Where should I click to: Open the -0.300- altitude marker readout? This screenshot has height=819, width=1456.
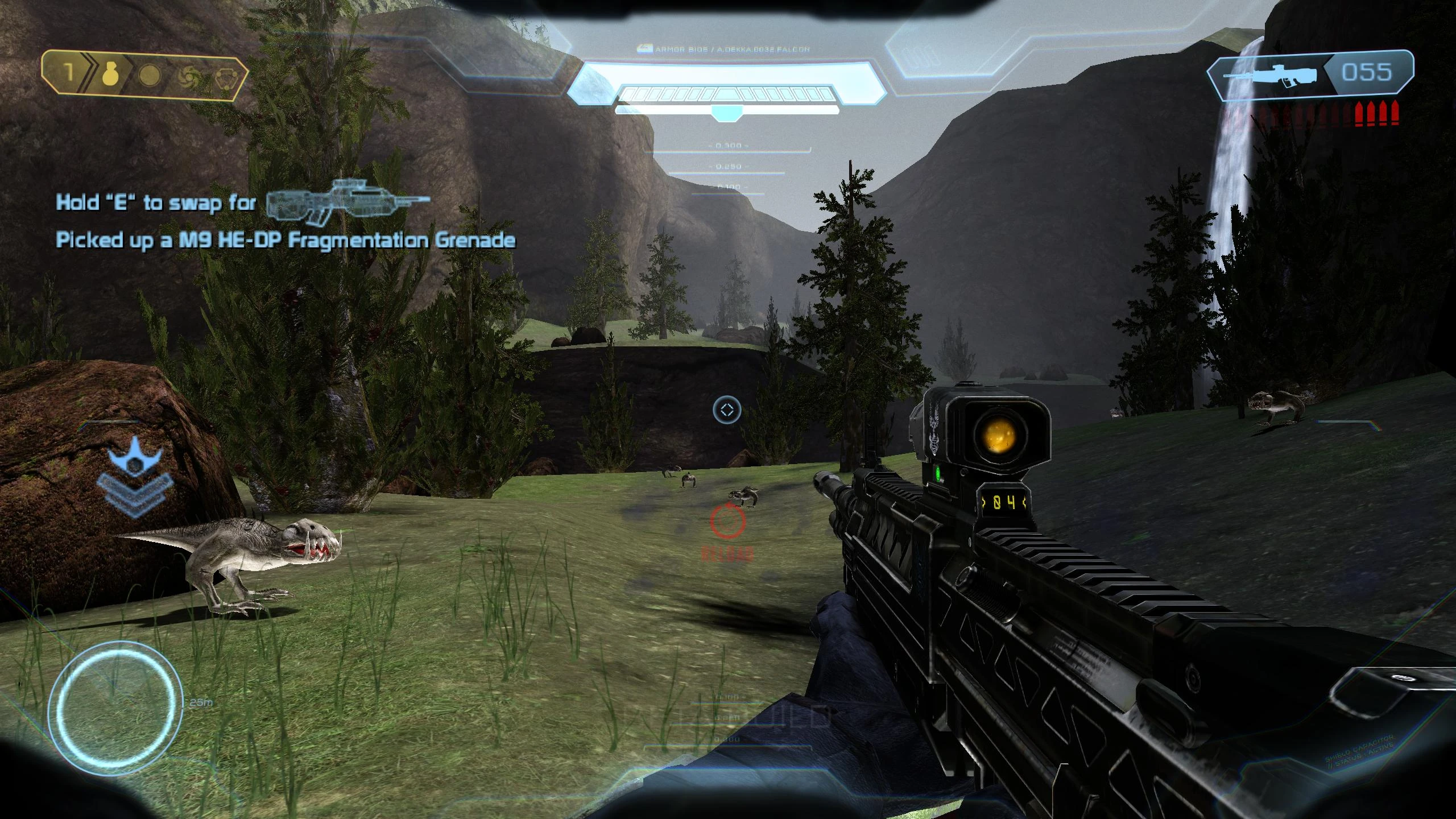point(727,146)
